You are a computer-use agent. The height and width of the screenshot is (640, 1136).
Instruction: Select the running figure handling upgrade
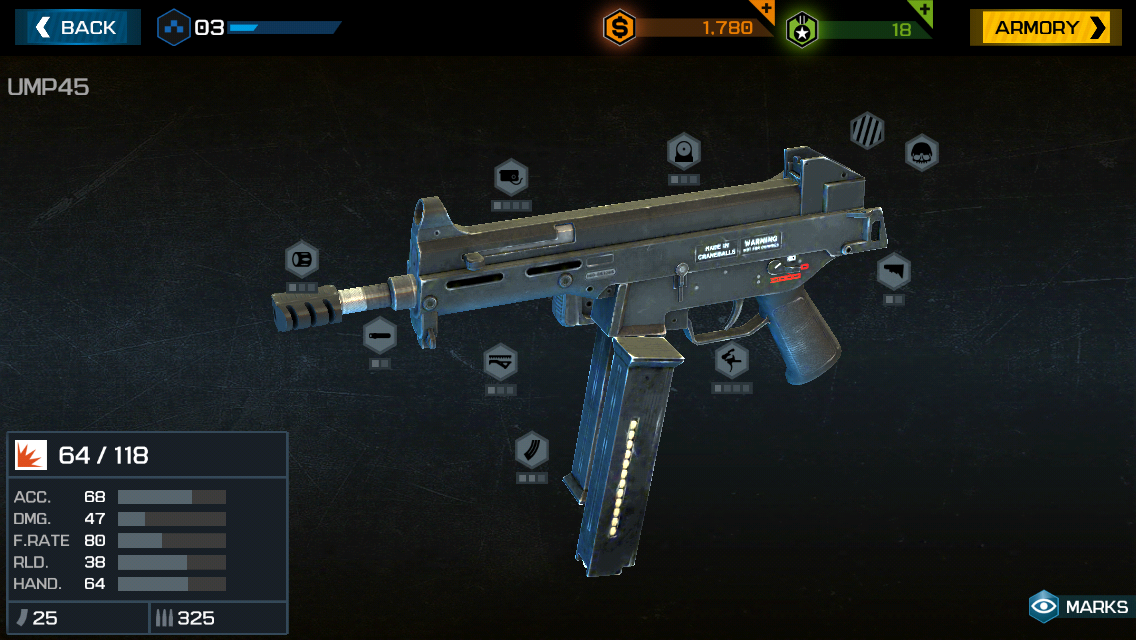731,360
